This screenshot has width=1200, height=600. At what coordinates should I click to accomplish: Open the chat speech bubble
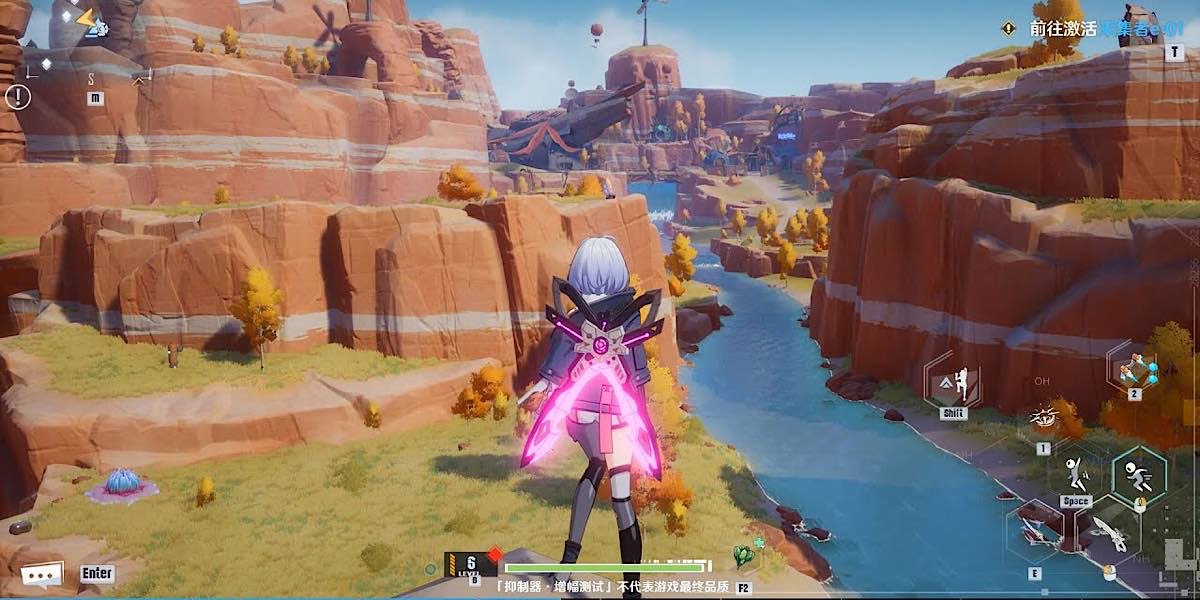(42, 574)
